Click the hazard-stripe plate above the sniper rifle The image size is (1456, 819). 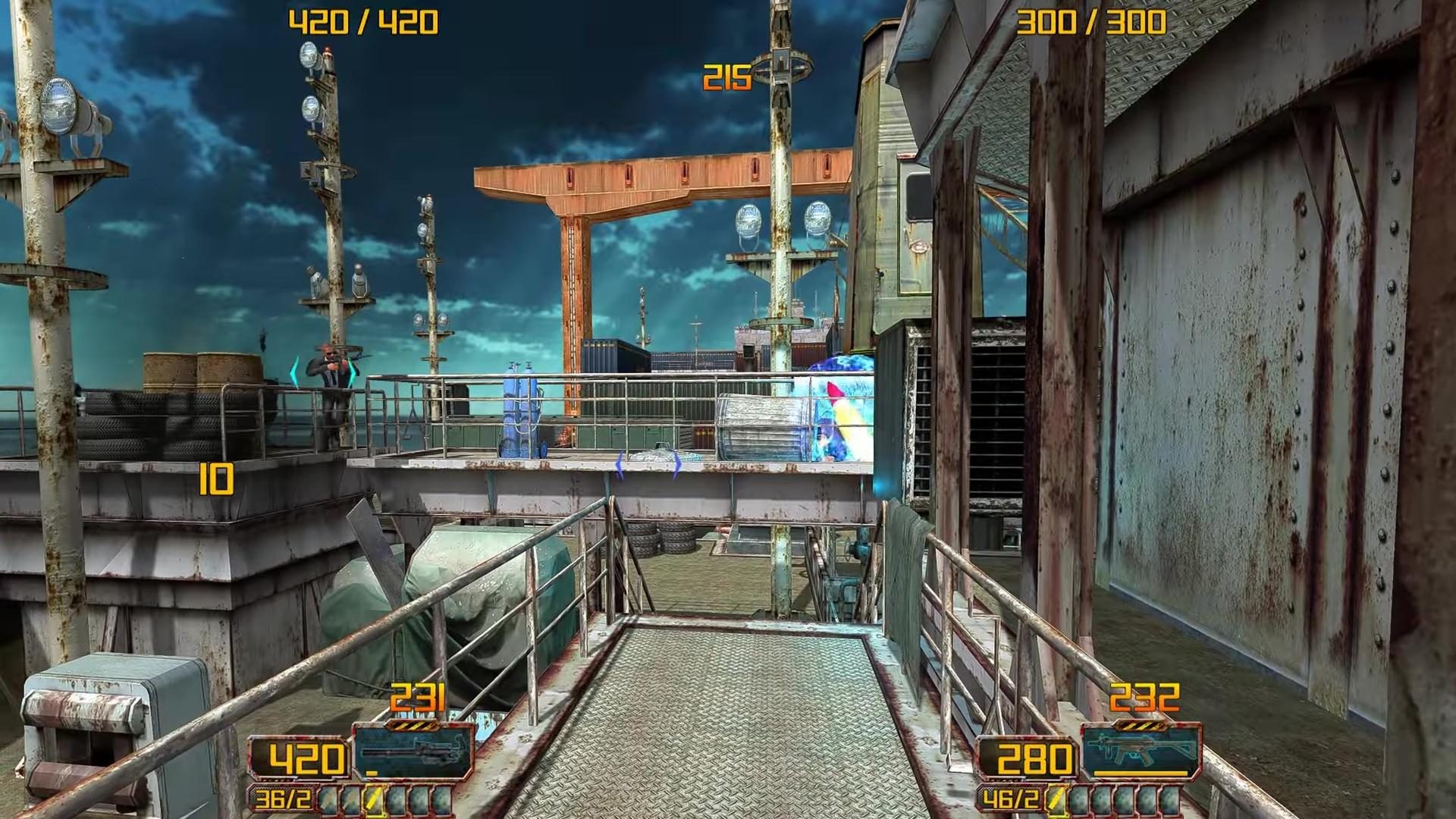[x=413, y=726]
